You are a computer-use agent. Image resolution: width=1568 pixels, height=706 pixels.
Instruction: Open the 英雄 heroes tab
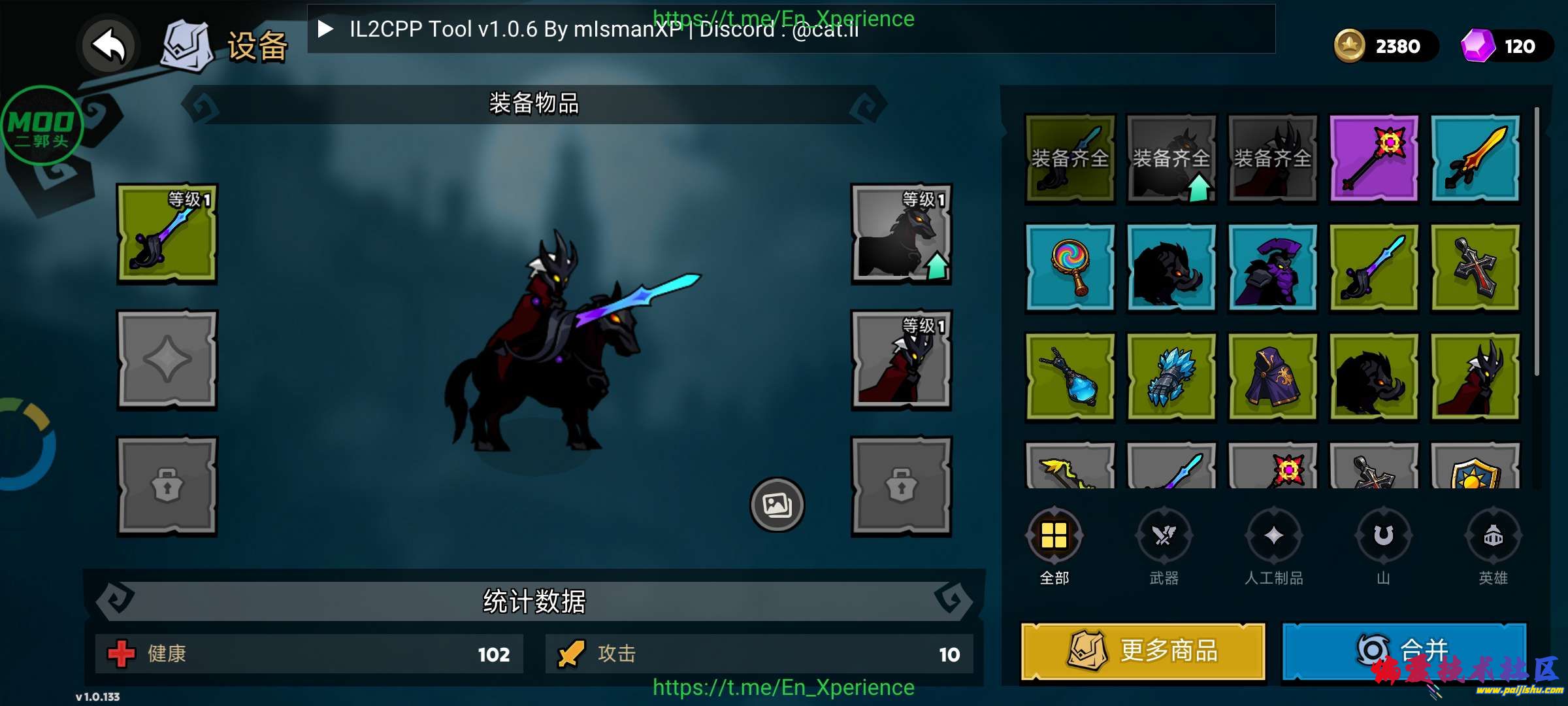click(x=1493, y=536)
